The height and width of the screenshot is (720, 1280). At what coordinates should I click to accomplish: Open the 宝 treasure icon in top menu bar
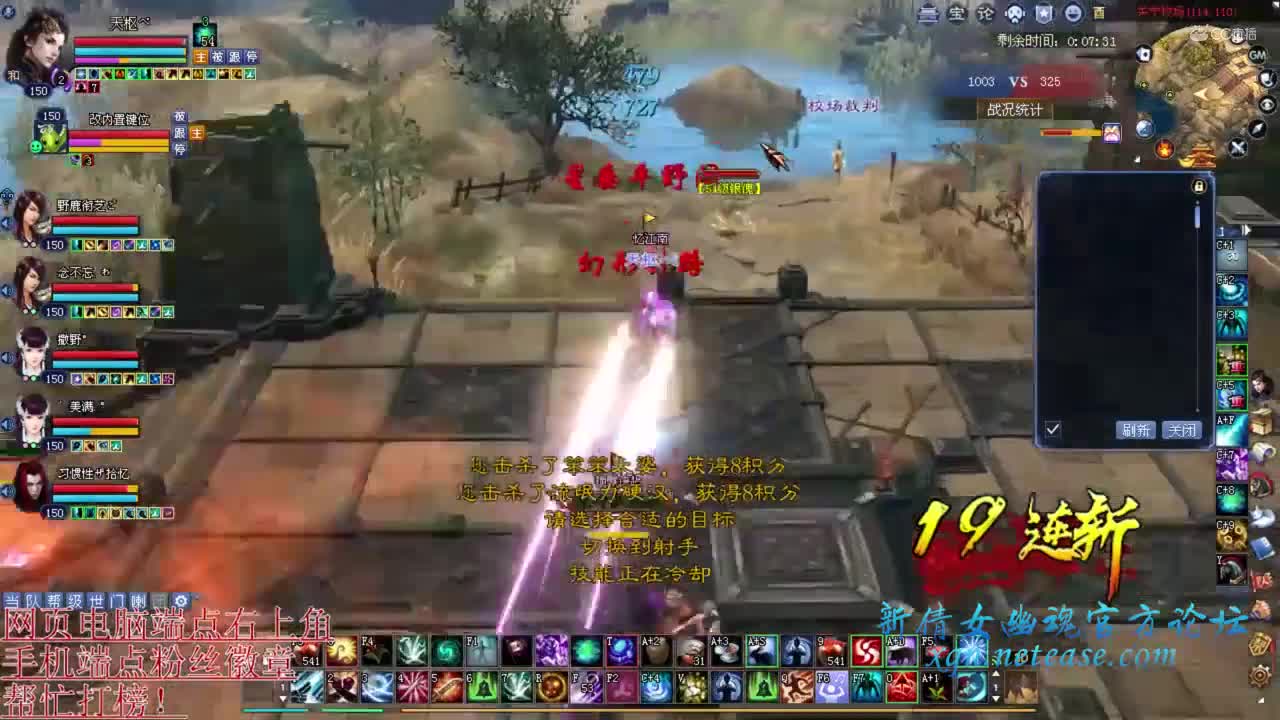[x=960, y=15]
